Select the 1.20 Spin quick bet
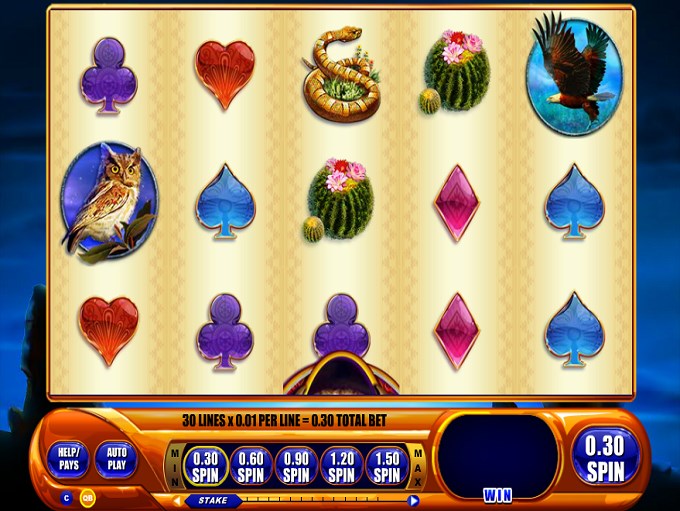The height and width of the screenshot is (511, 680). click(341, 463)
